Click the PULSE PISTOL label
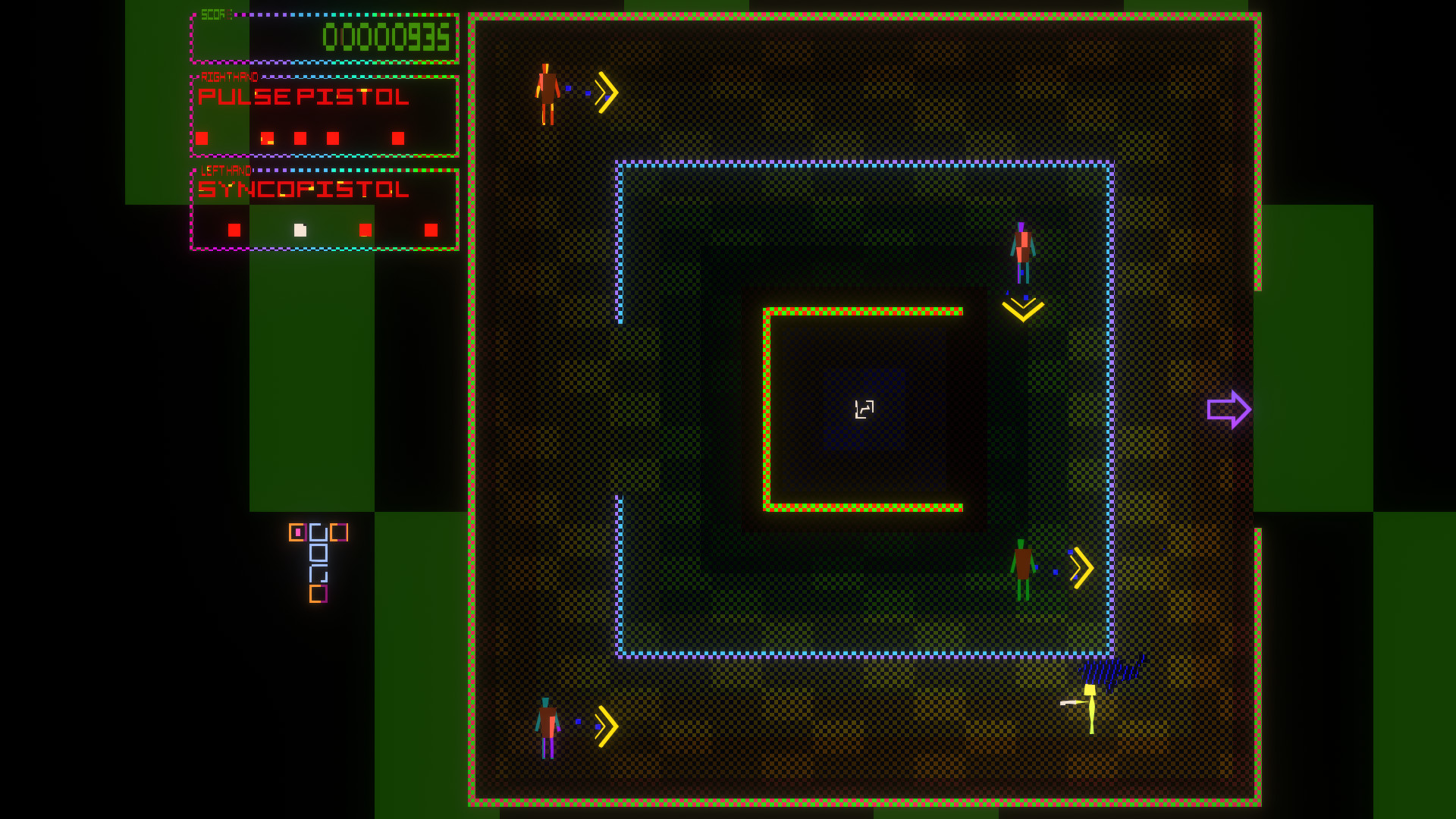 coord(303,97)
